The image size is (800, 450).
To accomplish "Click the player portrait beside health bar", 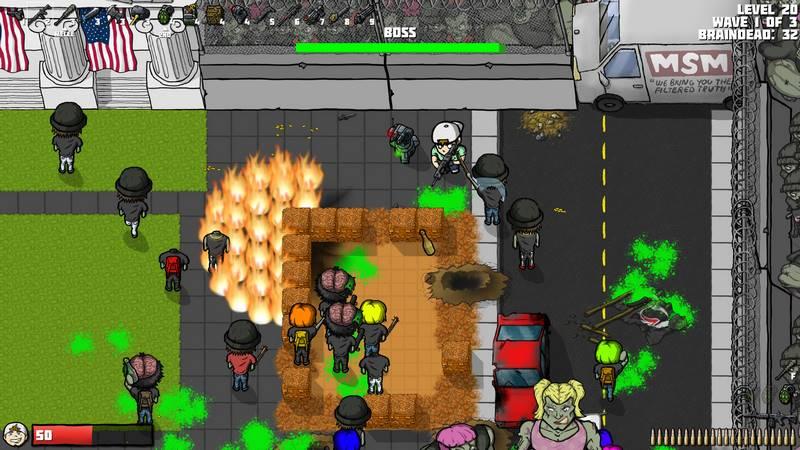I will [14, 434].
